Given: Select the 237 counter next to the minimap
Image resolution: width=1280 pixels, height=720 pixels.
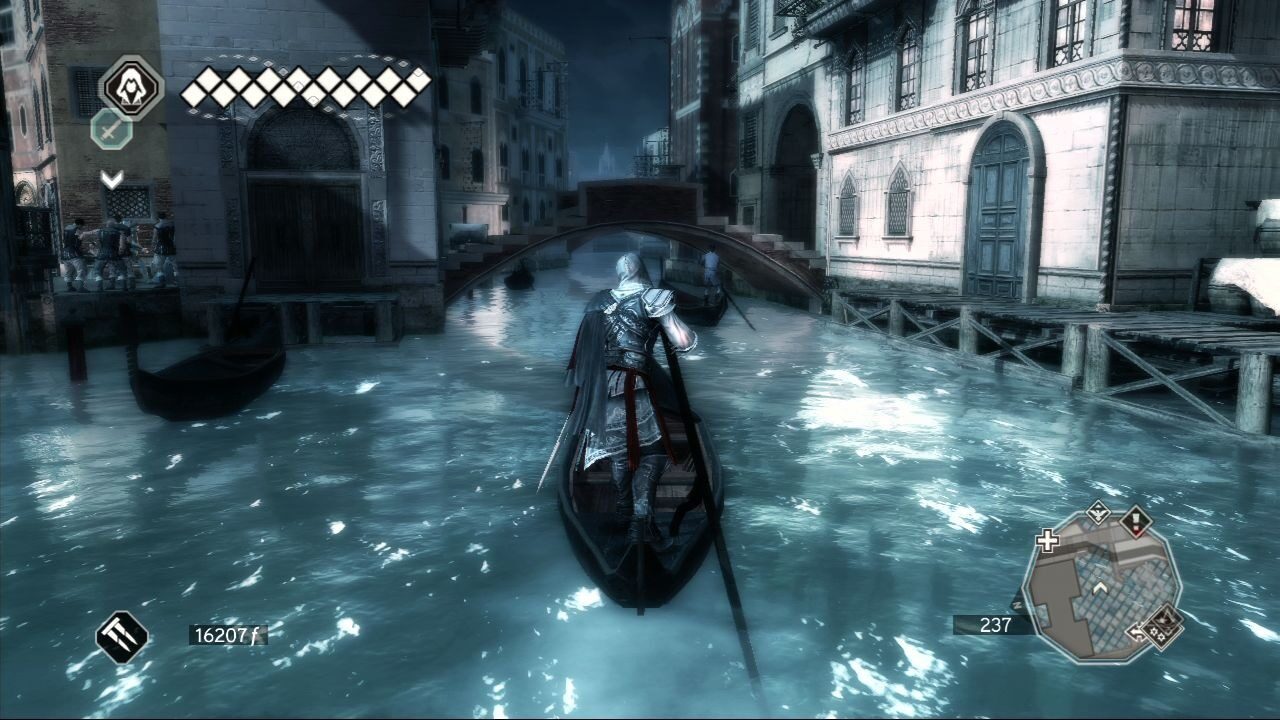Looking at the screenshot, I should (x=997, y=625).
